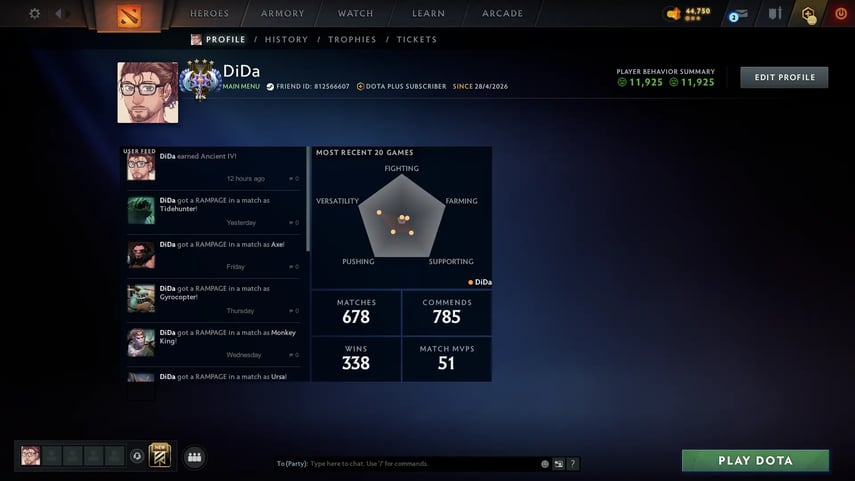The image size is (855, 481).
Task: Open the Watch menu
Action: (x=355, y=14)
